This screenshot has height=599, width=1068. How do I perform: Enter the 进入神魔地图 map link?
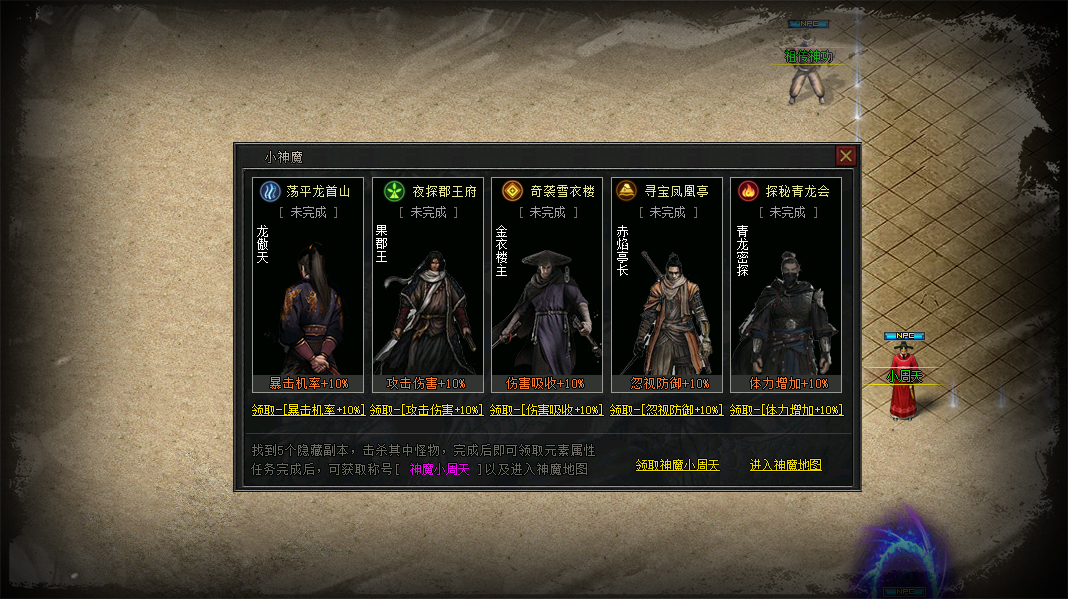786,466
